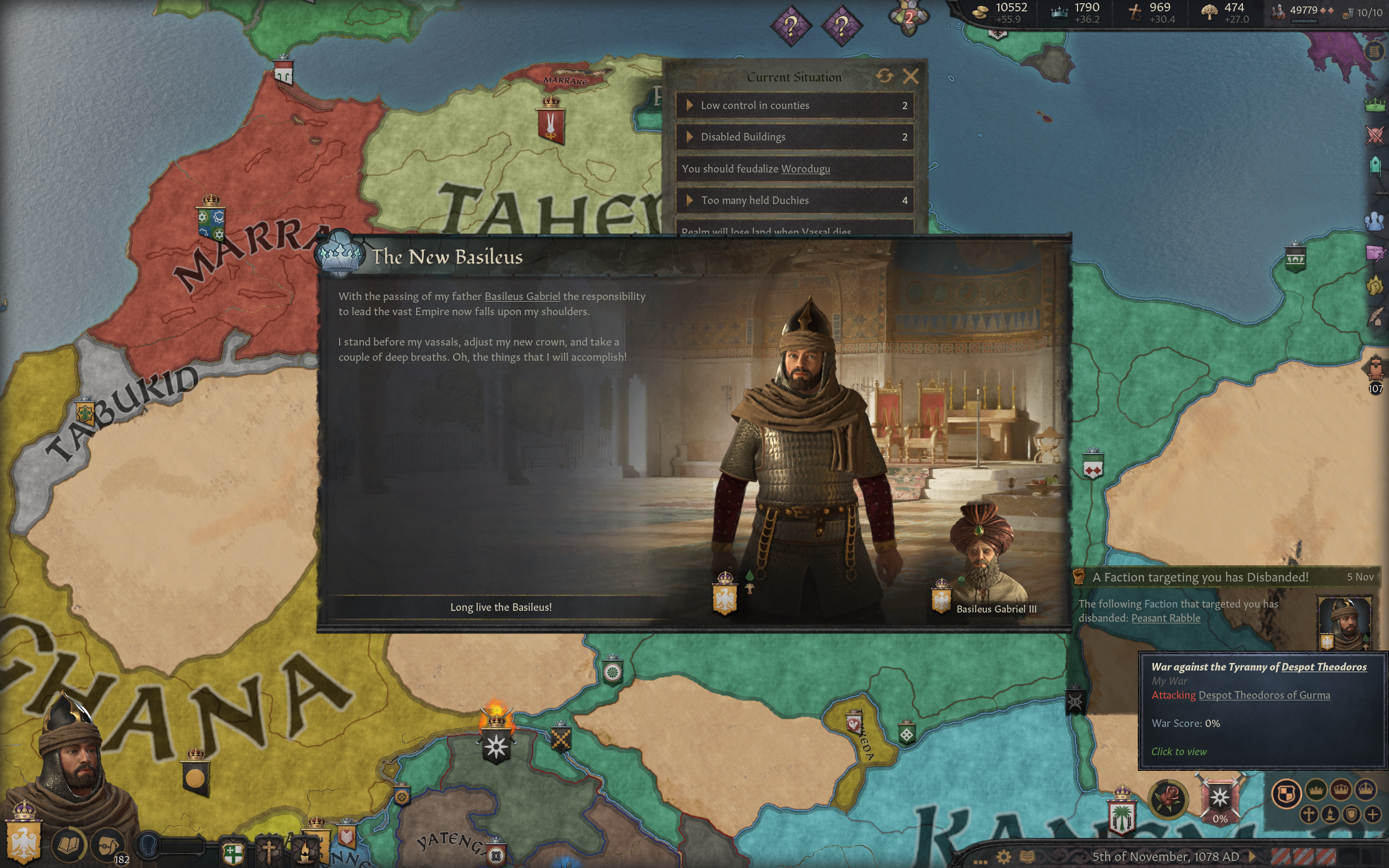1389x868 pixels.
Task: Open the Intrigue purple dagger menu
Action: (x=1375, y=253)
